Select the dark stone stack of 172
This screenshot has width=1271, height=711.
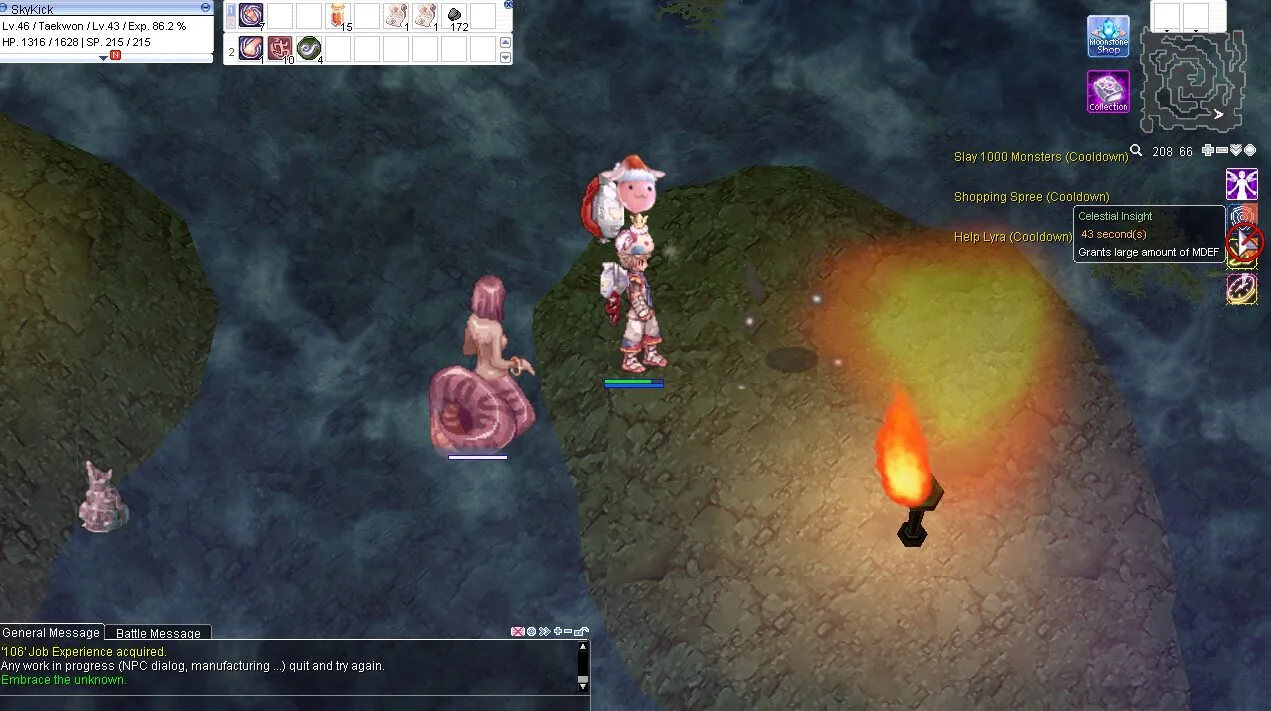click(455, 16)
